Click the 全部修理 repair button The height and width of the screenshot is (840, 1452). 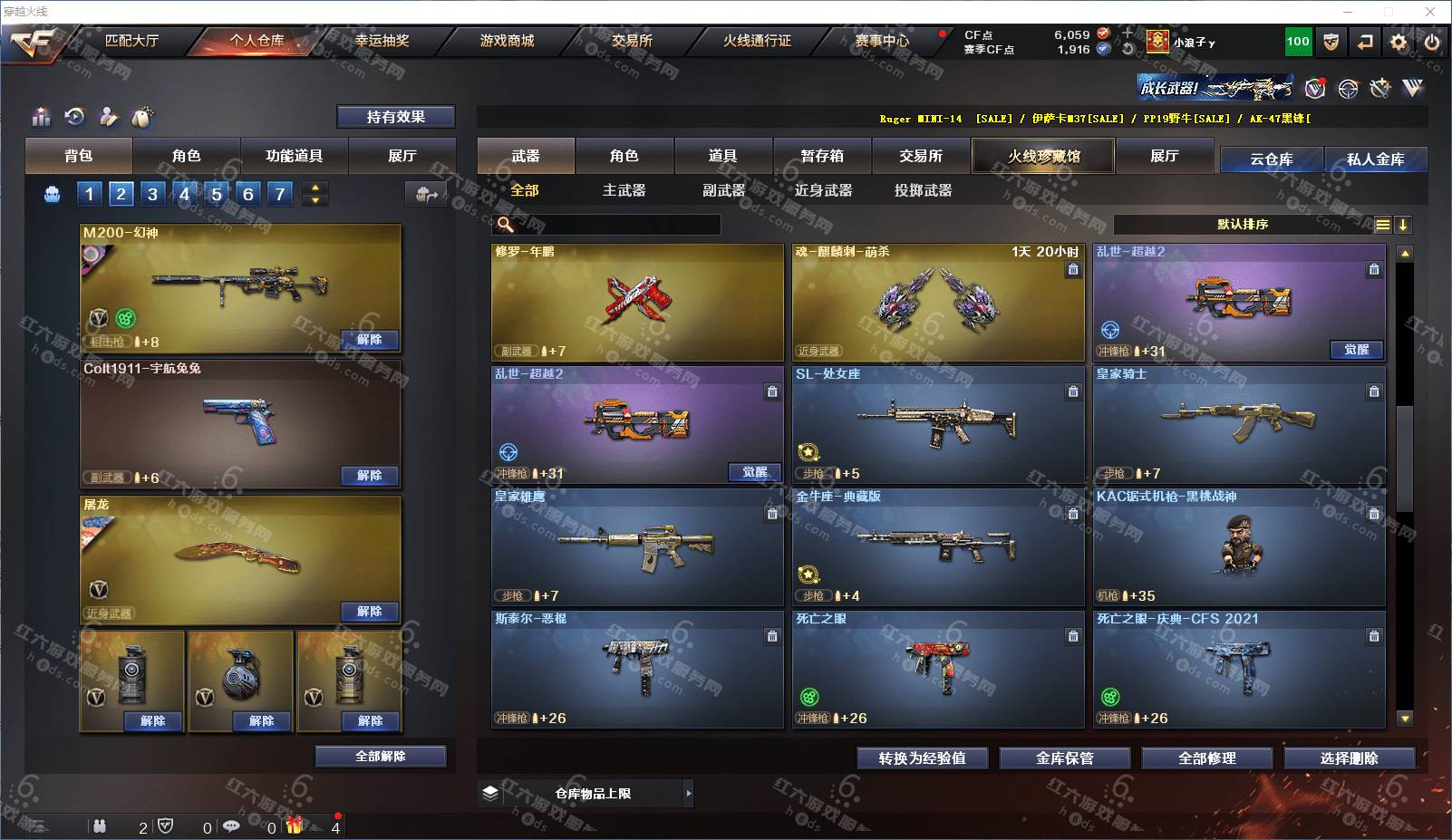click(x=1206, y=758)
